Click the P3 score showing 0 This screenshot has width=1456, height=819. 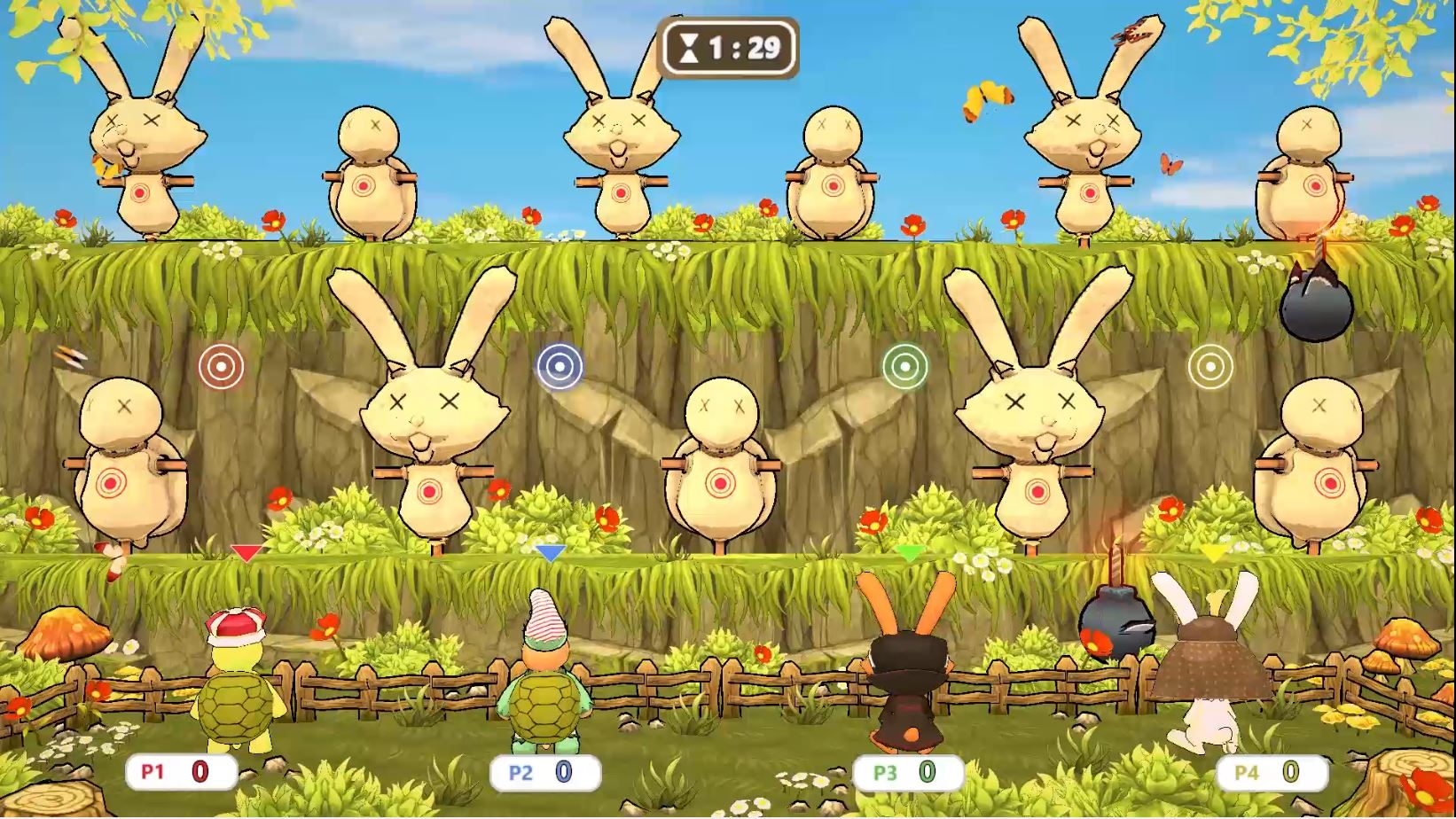click(x=926, y=770)
